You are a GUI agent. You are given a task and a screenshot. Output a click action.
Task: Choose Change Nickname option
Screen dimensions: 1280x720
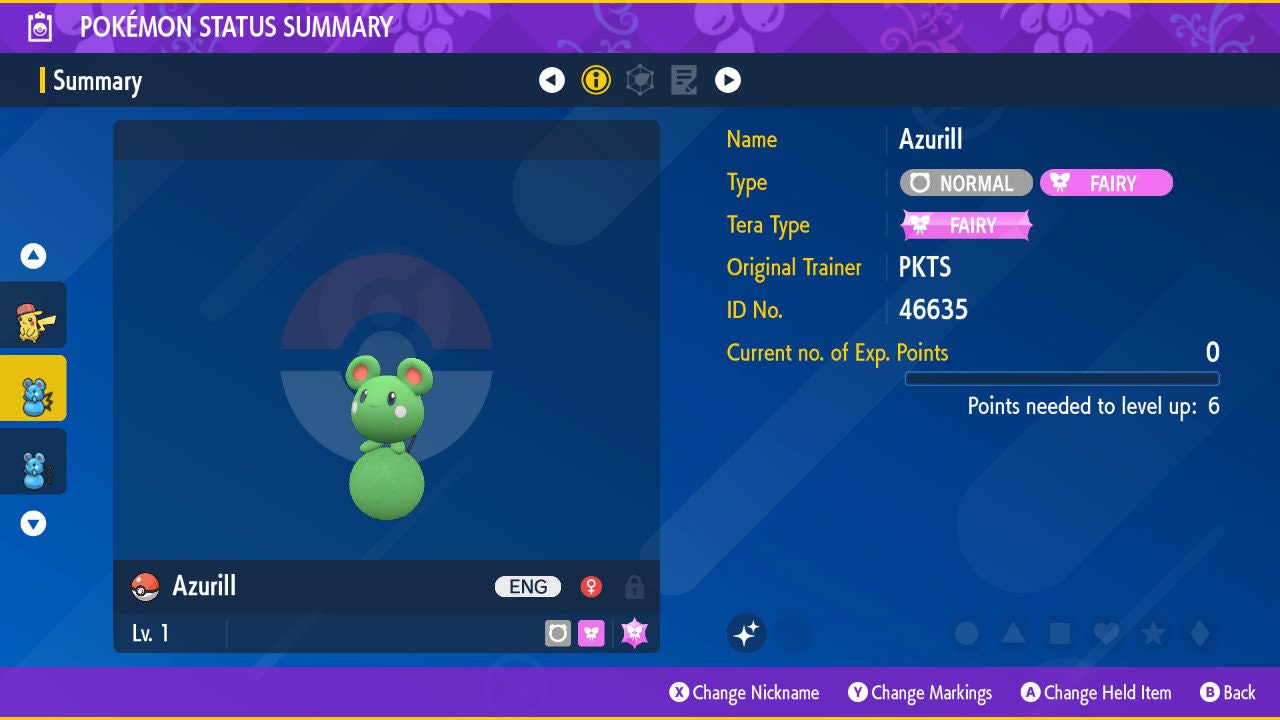click(744, 693)
